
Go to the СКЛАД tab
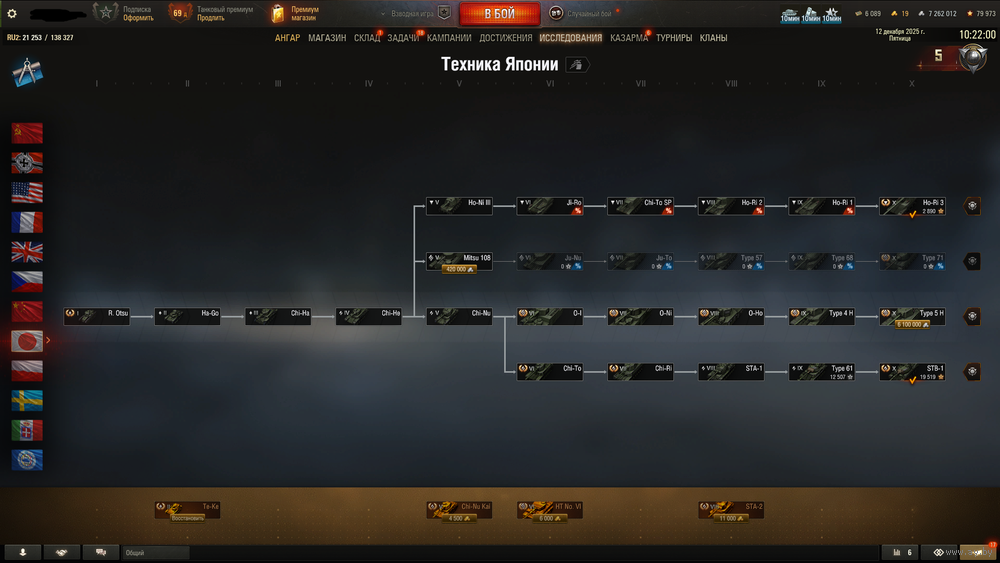point(366,38)
